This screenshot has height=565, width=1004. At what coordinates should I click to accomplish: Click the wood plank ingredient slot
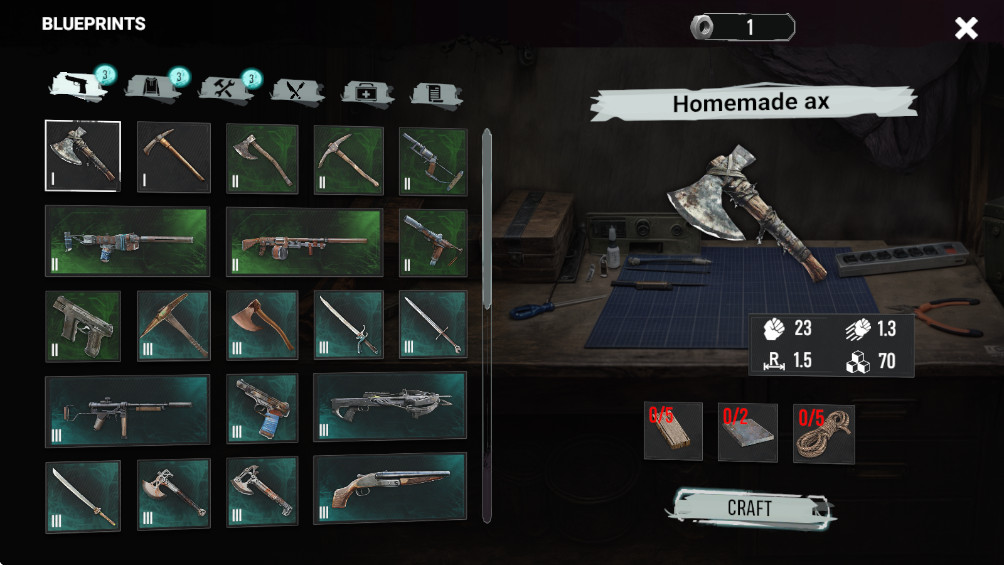tap(673, 431)
